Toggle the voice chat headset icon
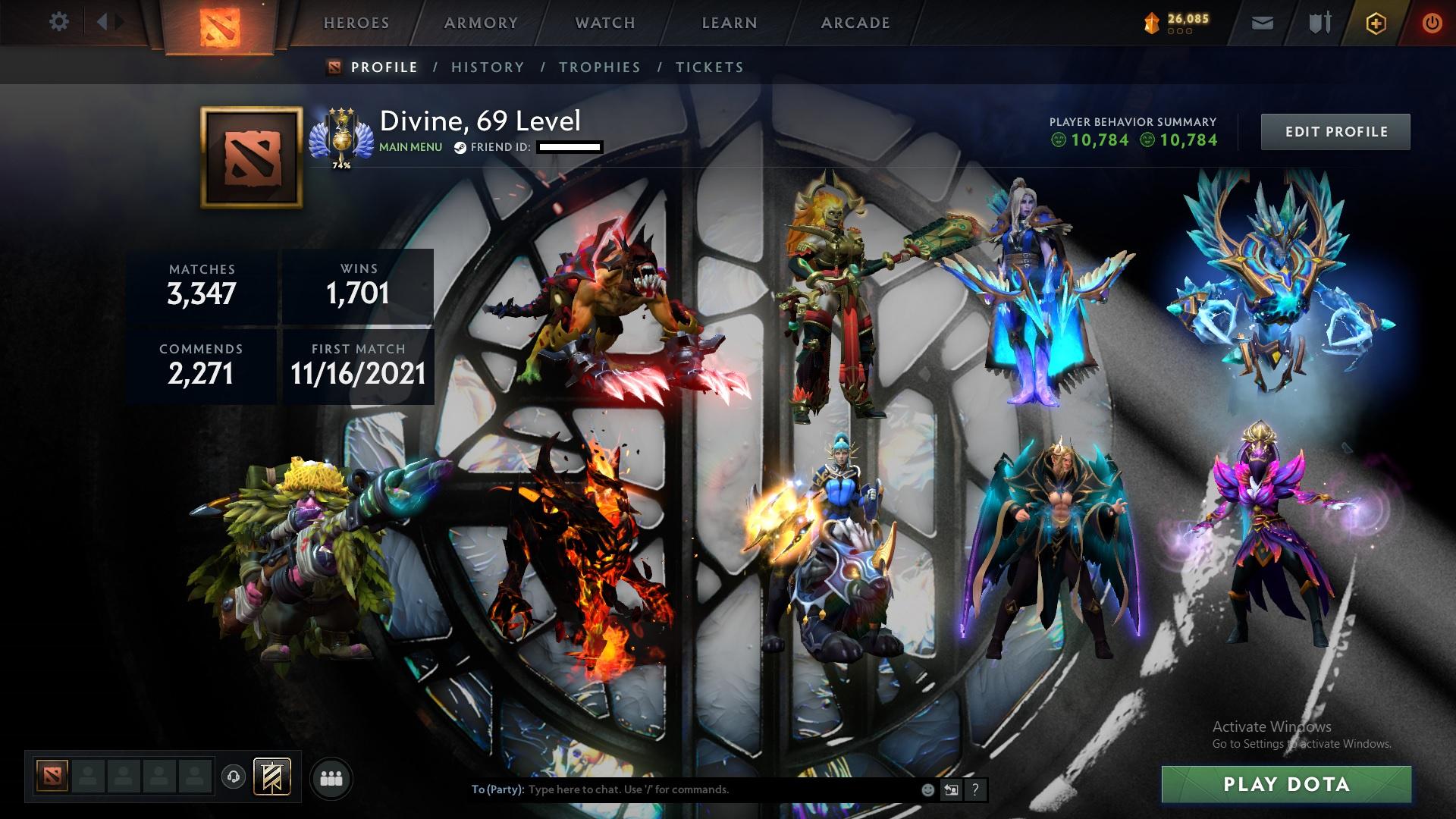Viewport: 1456px width, 819px height. click(233, 777)
